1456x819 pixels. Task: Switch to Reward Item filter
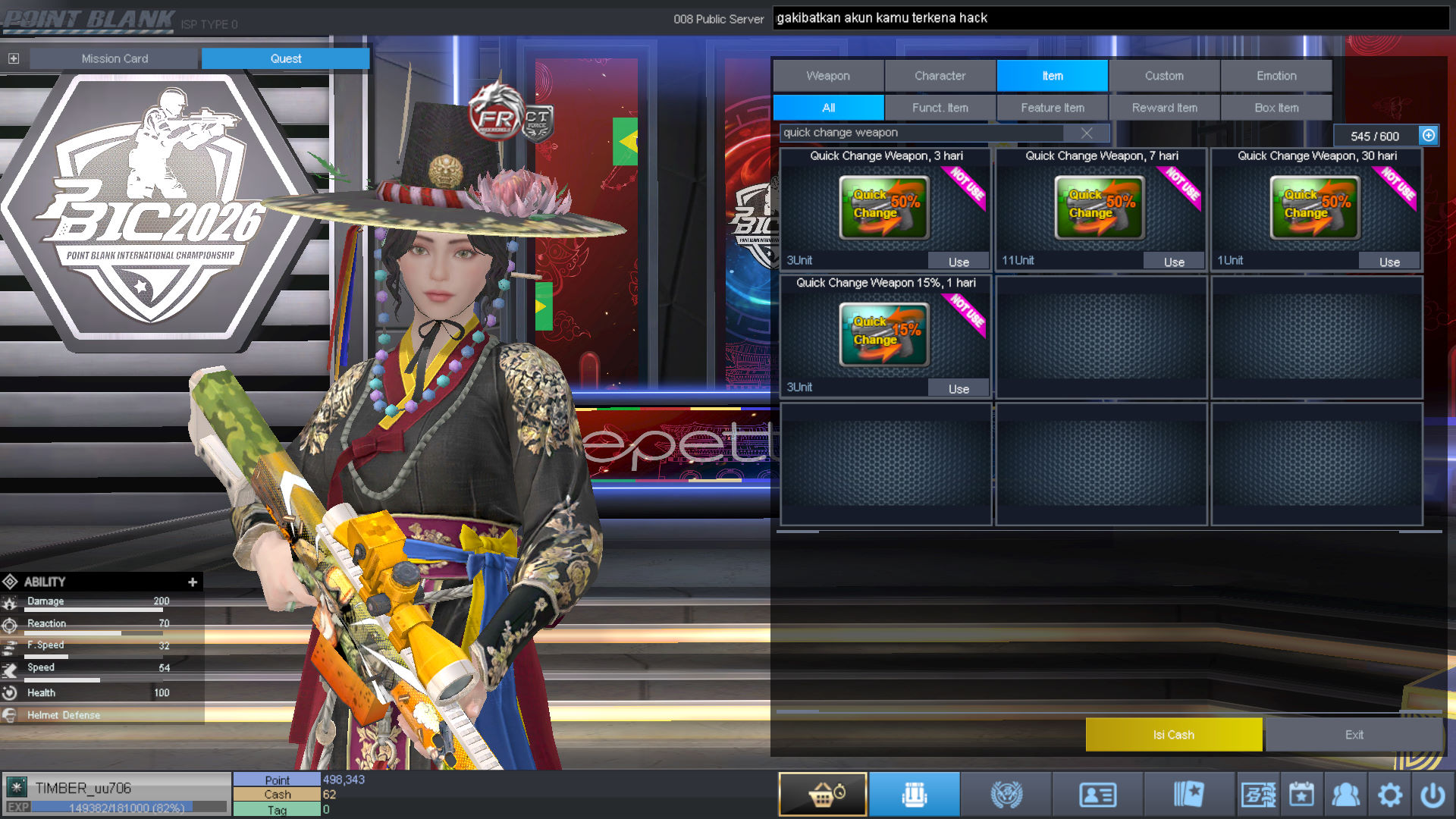[x=1164, y=108]
